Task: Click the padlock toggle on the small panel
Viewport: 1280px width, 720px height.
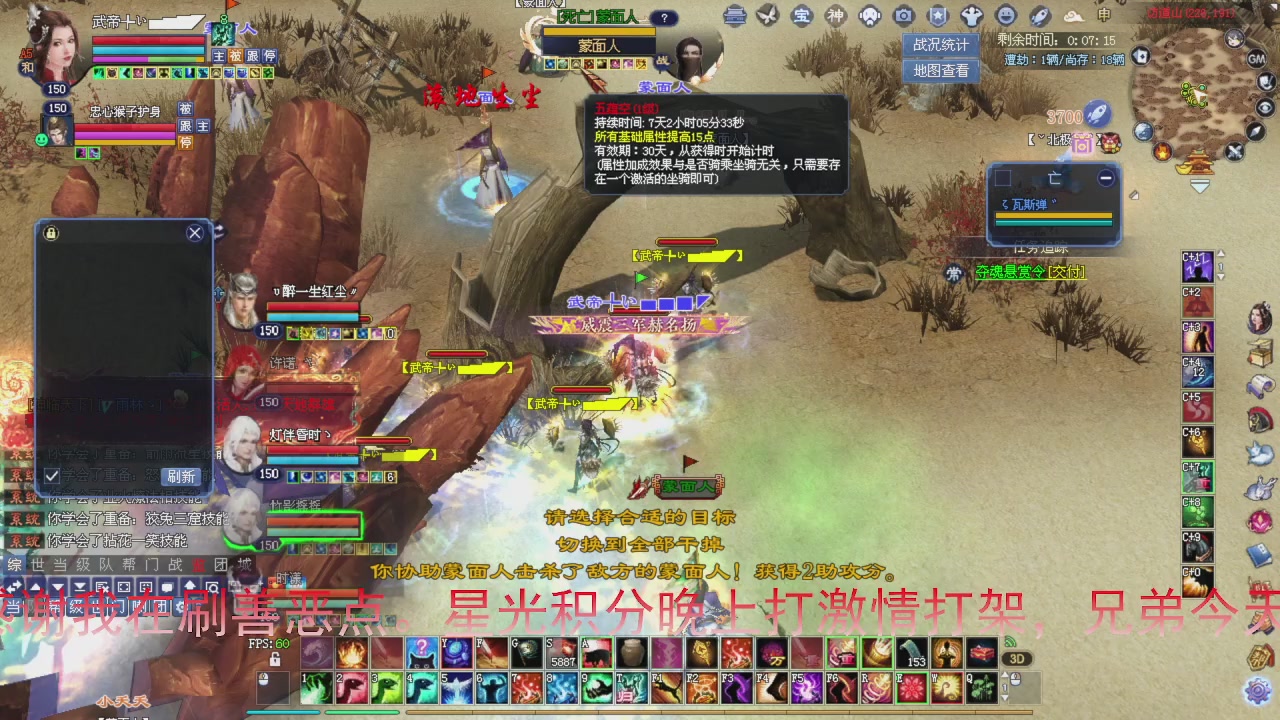Action: pyautogui.click(x=50, y=233)
